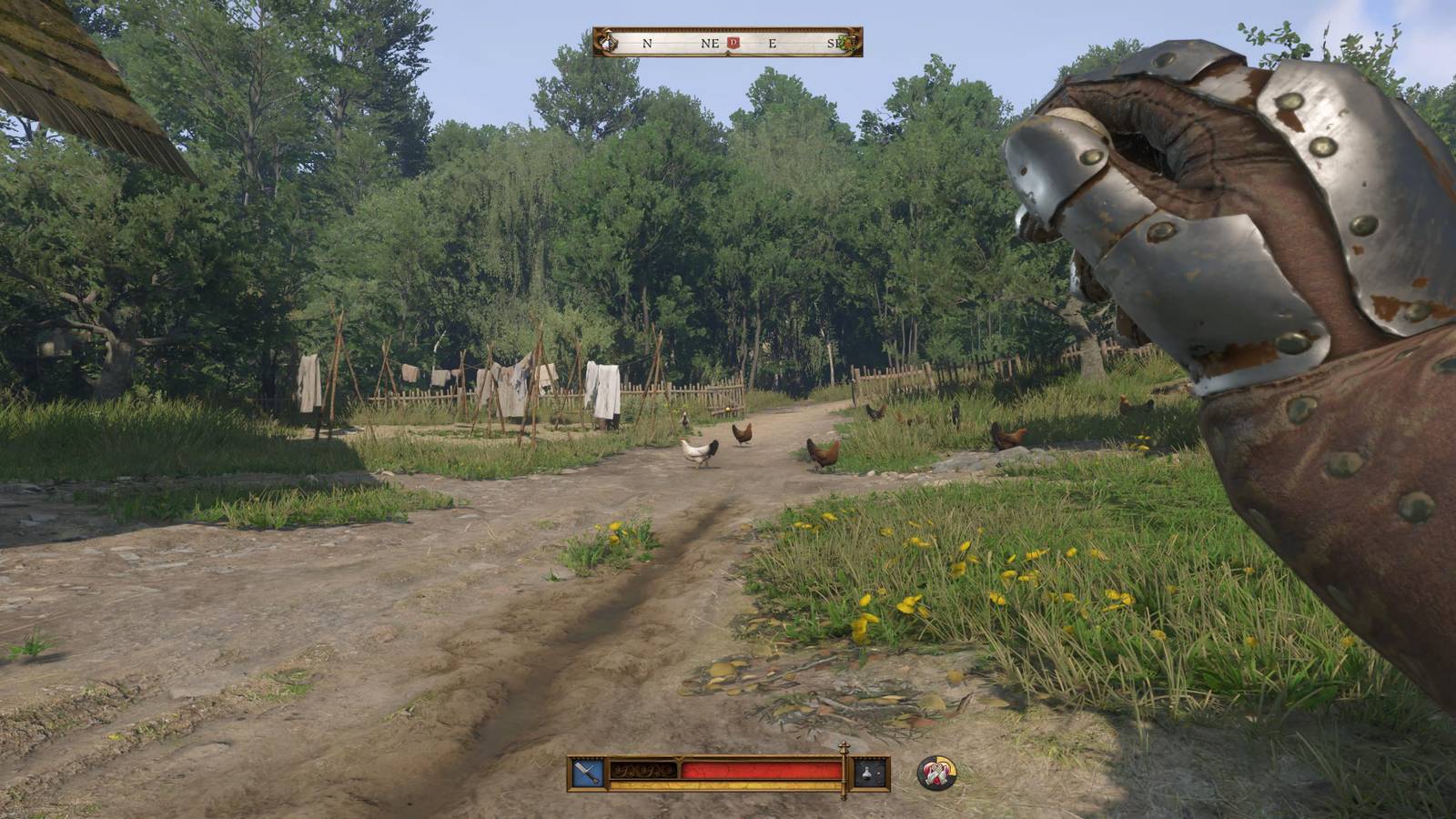Click the pointer chevron below the compass strip
The width and height of the screenshot is (1456, 819).
click(x=729, y=52)
